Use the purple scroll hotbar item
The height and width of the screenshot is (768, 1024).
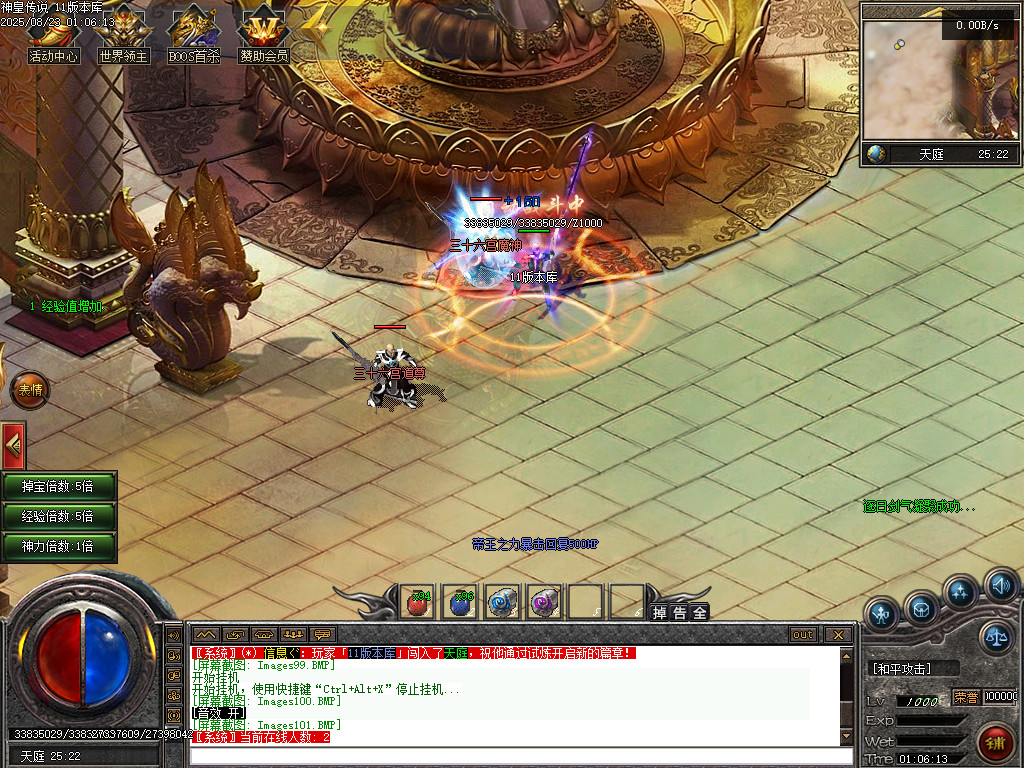pyautogui.click(x=544, y=603)
